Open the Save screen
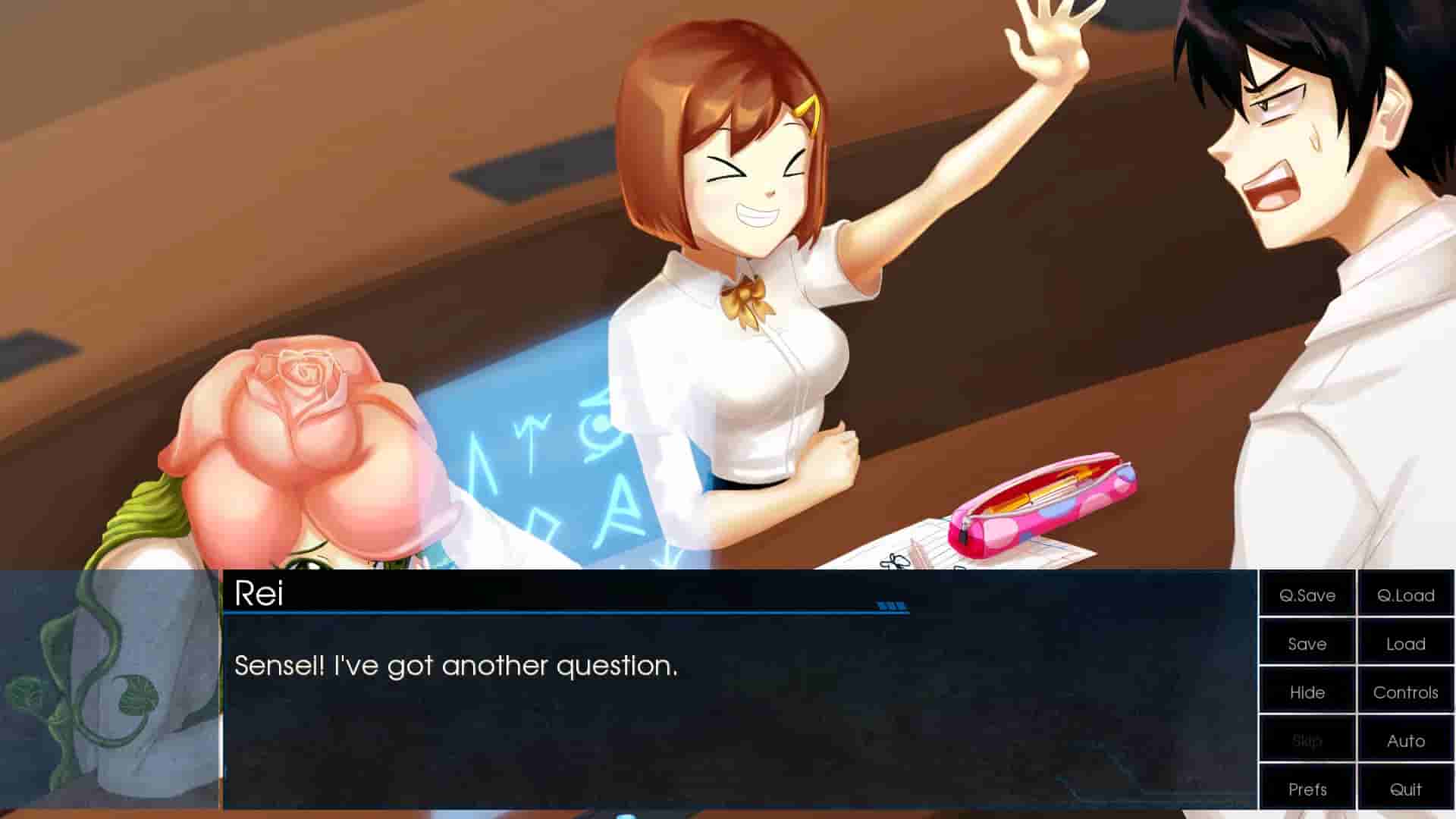This screenshot has height=819, width=1456. 1306,644
